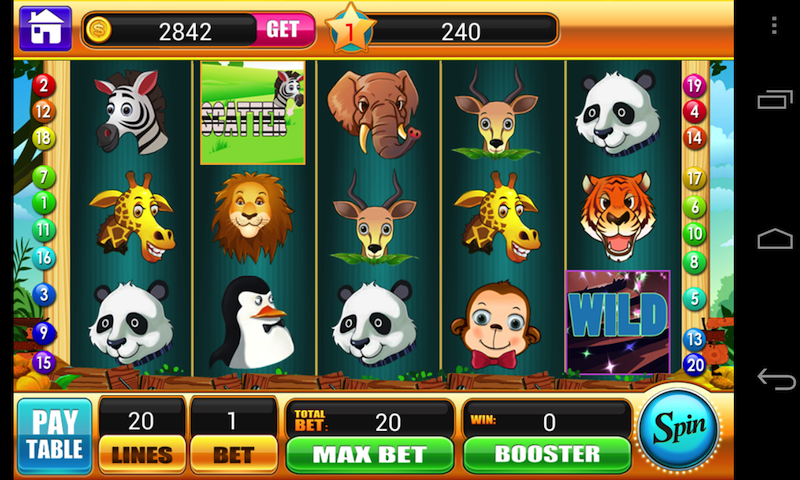Image resolution: width=800 pixels, height=480 pixels.
Task: Open the Android overflow menu dots
Action: (776, 24)
